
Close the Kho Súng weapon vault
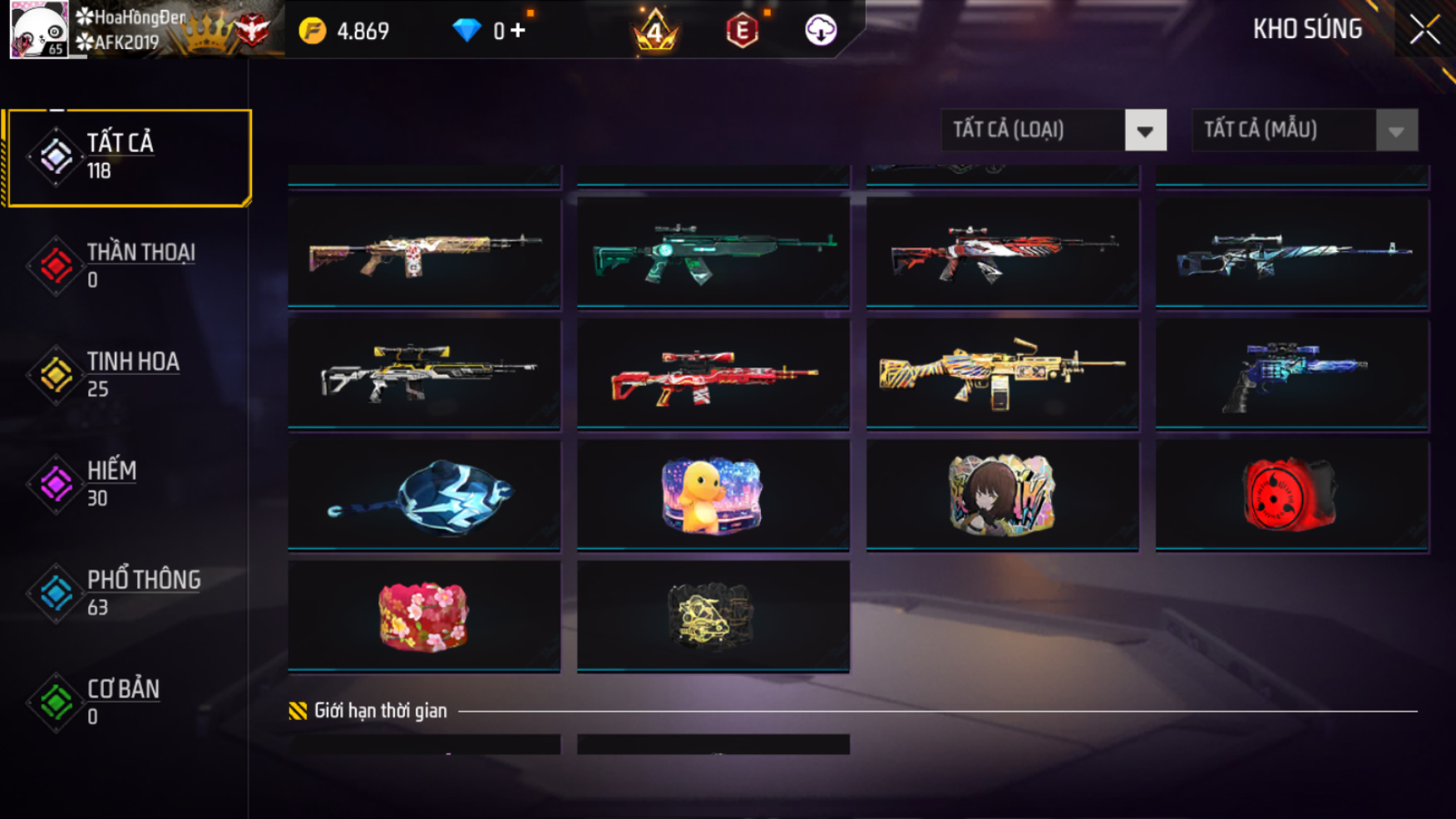[1424, 30]
